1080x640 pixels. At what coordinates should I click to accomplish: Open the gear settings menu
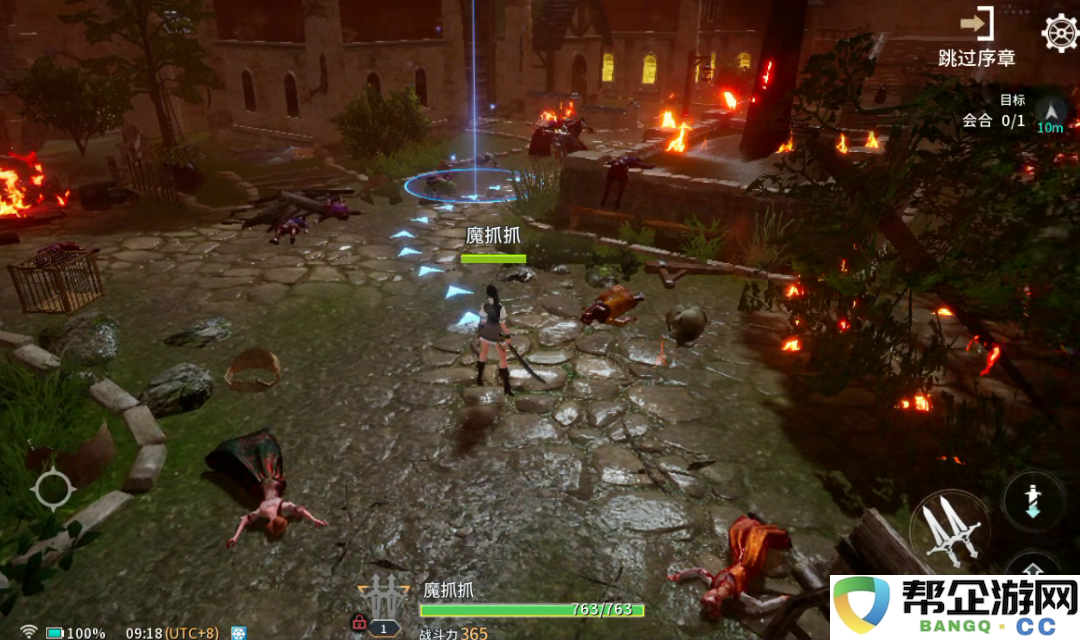[x=1059, y=32]
